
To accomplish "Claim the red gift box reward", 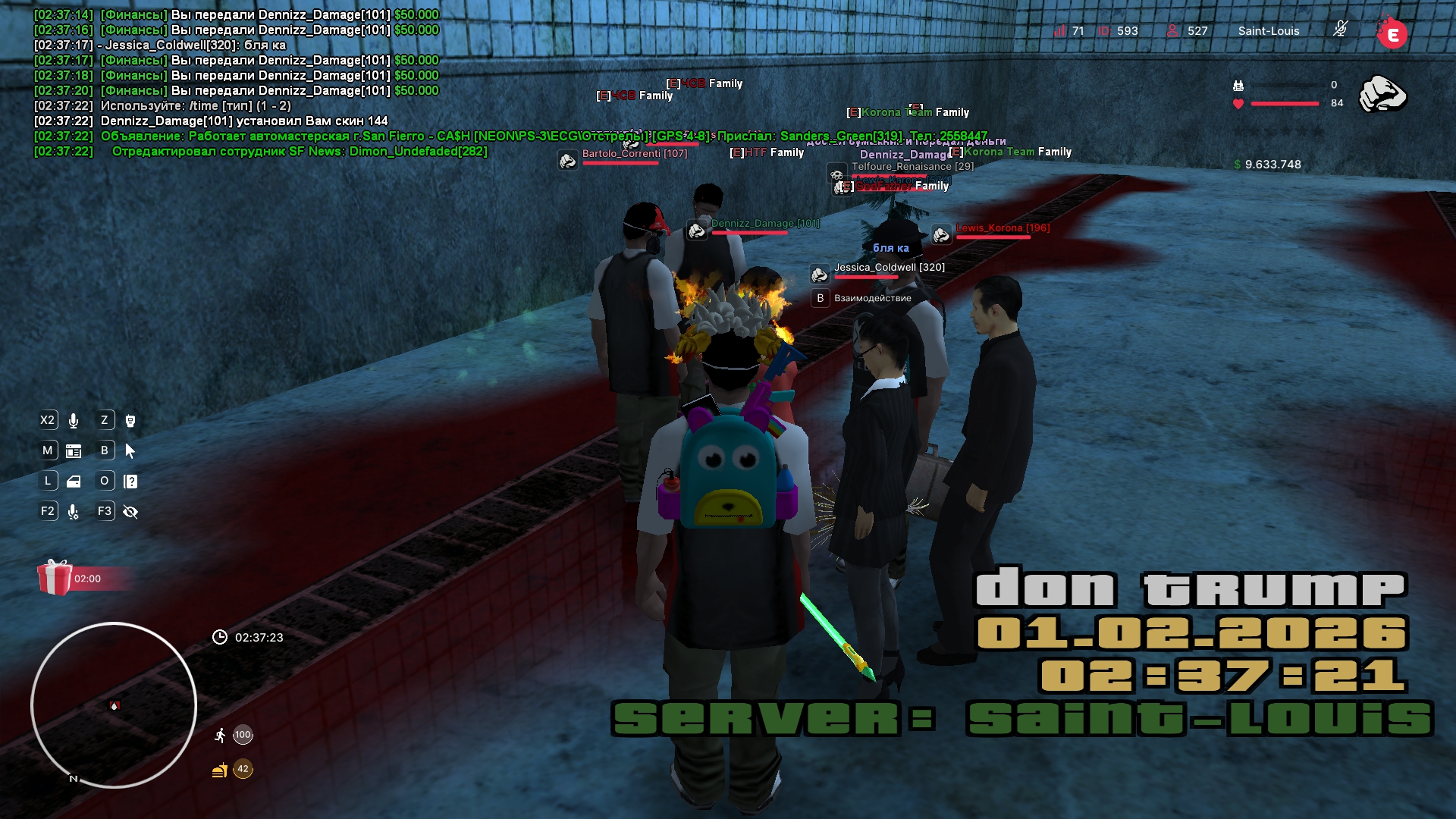I will click(55, 578).
